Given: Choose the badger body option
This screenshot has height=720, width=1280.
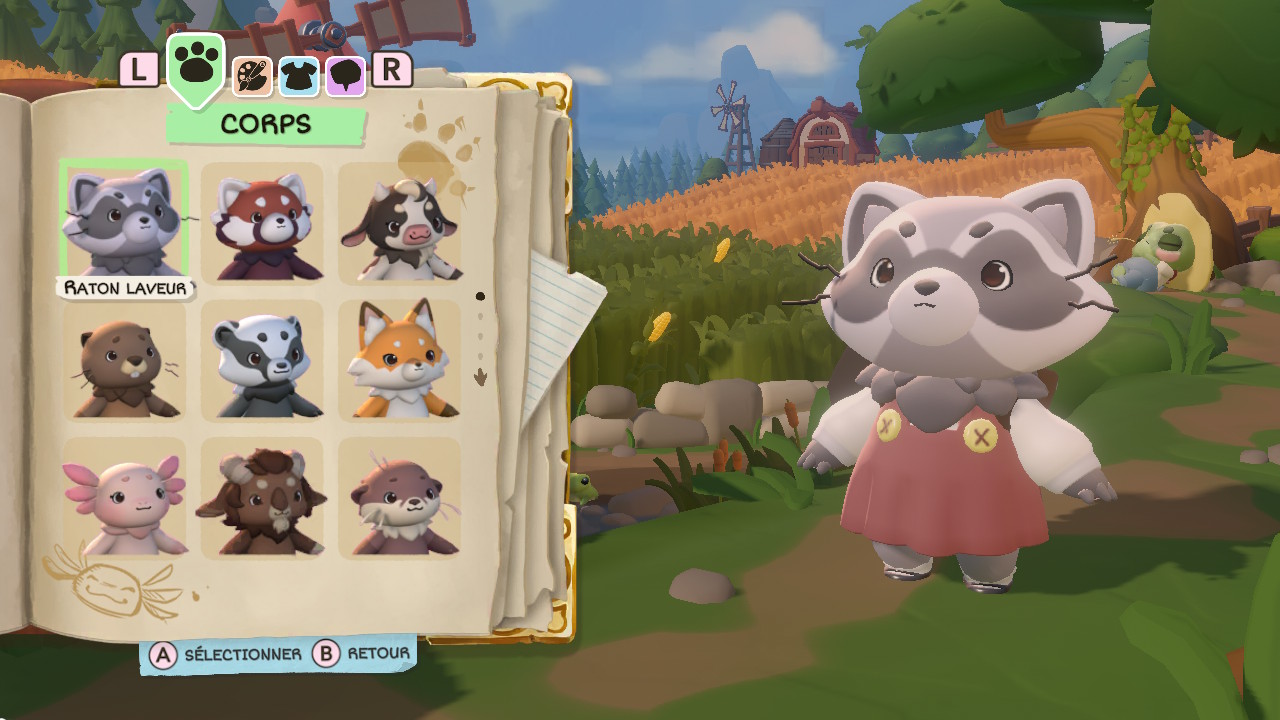Looking at the screenshot, I should [x=262, y=361].
